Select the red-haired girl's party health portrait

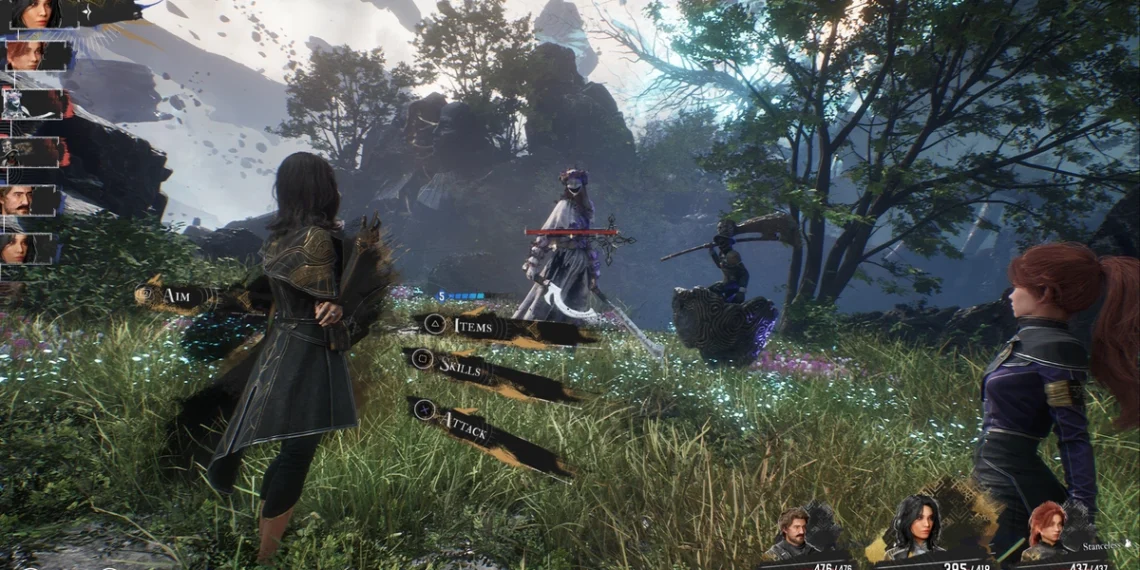pos(1046,530)
